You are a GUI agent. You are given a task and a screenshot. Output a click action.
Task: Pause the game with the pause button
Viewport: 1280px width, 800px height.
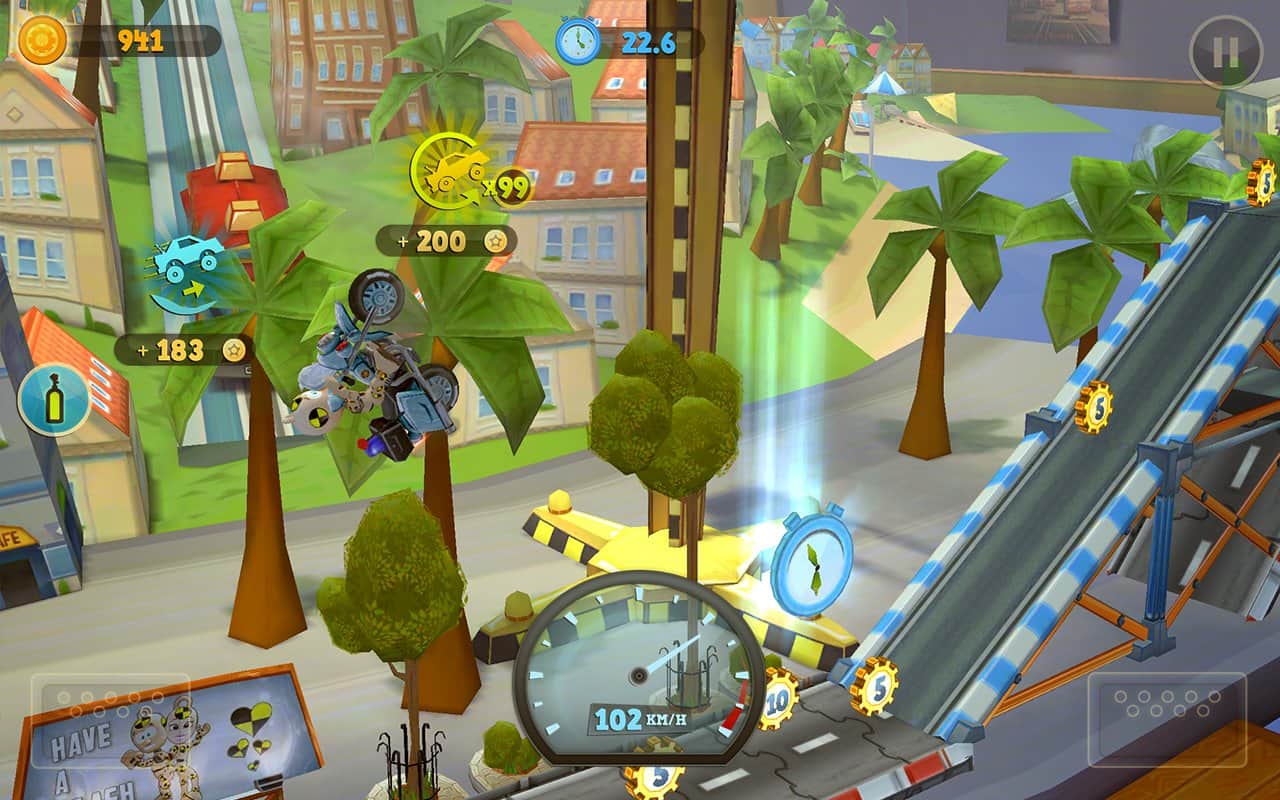coord(1226,52)
